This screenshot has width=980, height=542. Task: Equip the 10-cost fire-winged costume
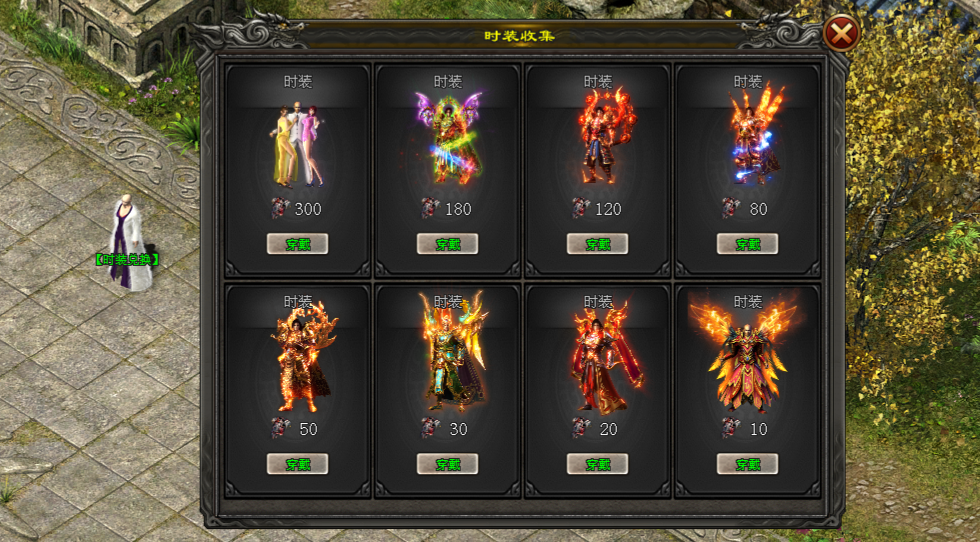747,464
